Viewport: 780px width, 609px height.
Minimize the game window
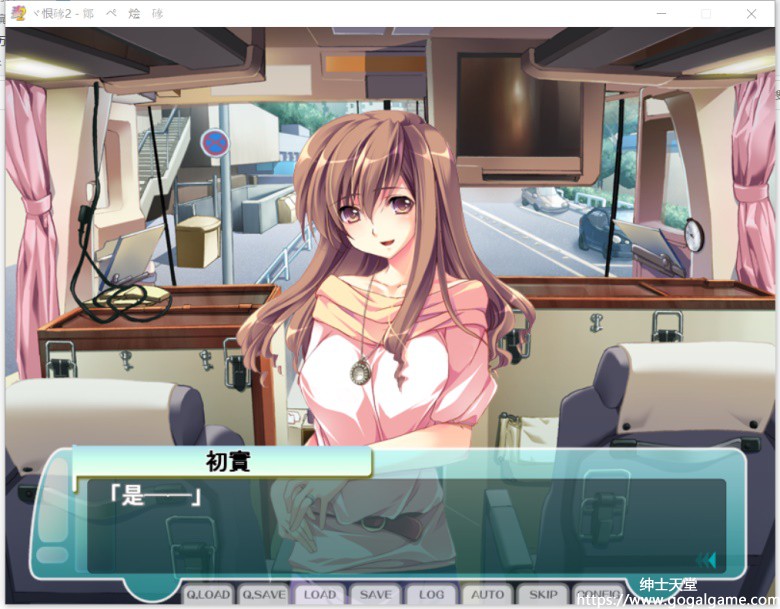click(660, 14)
